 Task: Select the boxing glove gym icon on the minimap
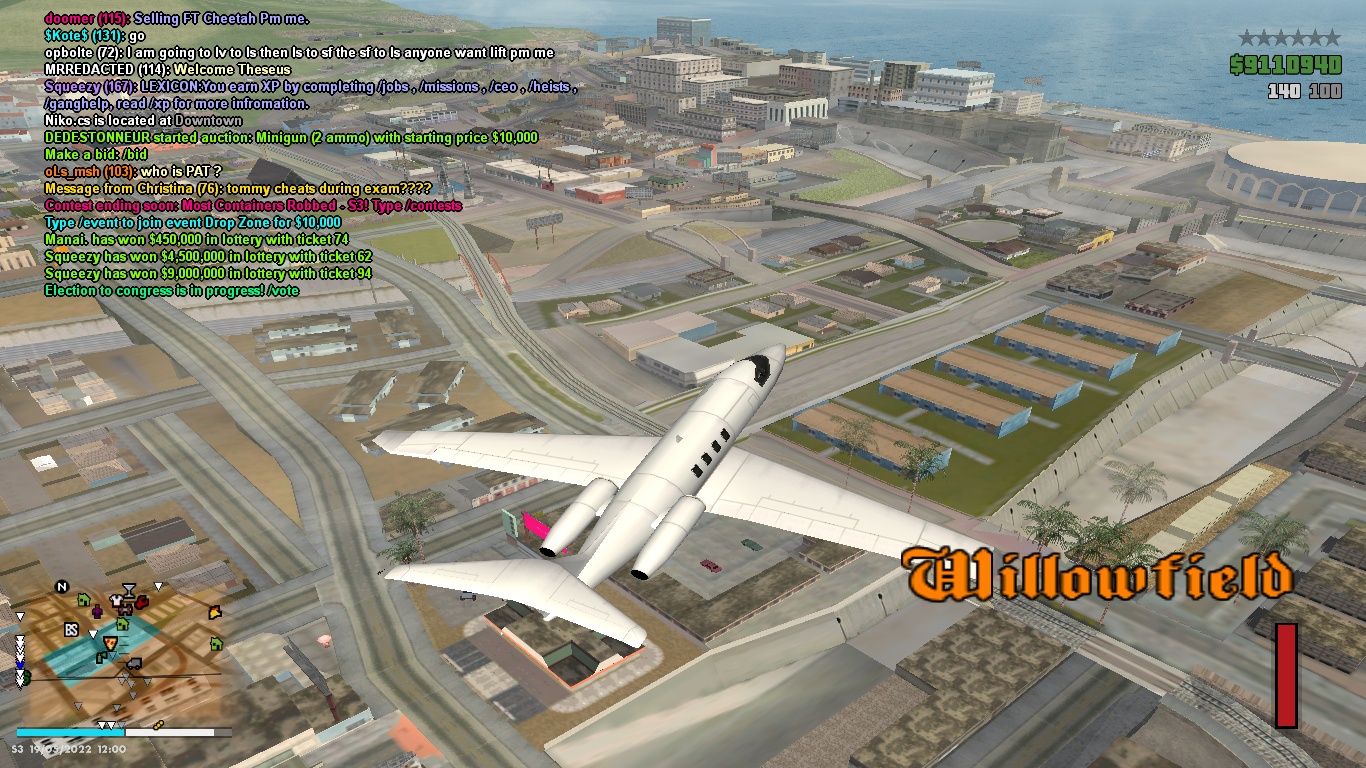[142, 602]
